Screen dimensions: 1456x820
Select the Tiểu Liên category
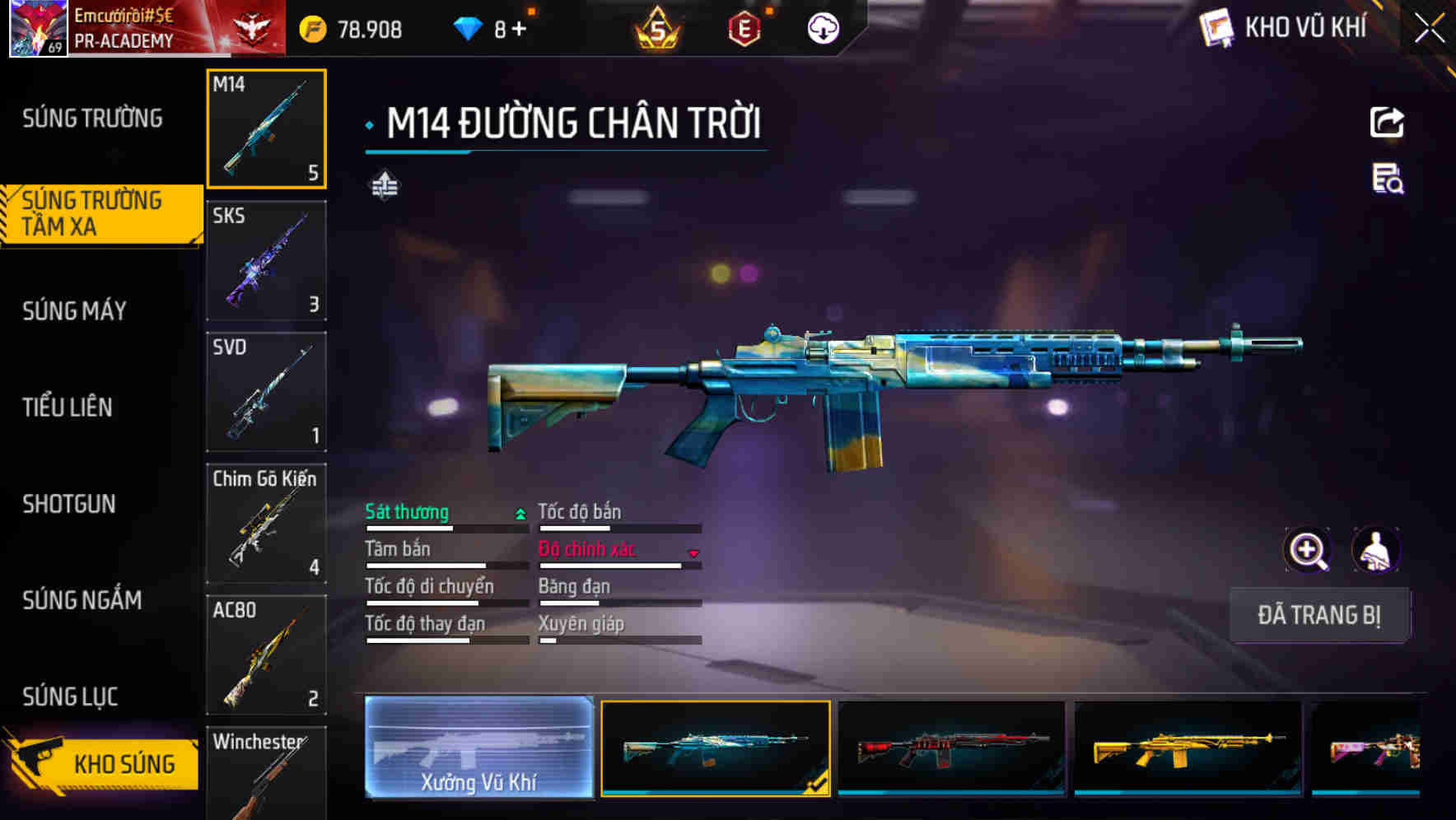pyautogui.click(x=68, y=408)
